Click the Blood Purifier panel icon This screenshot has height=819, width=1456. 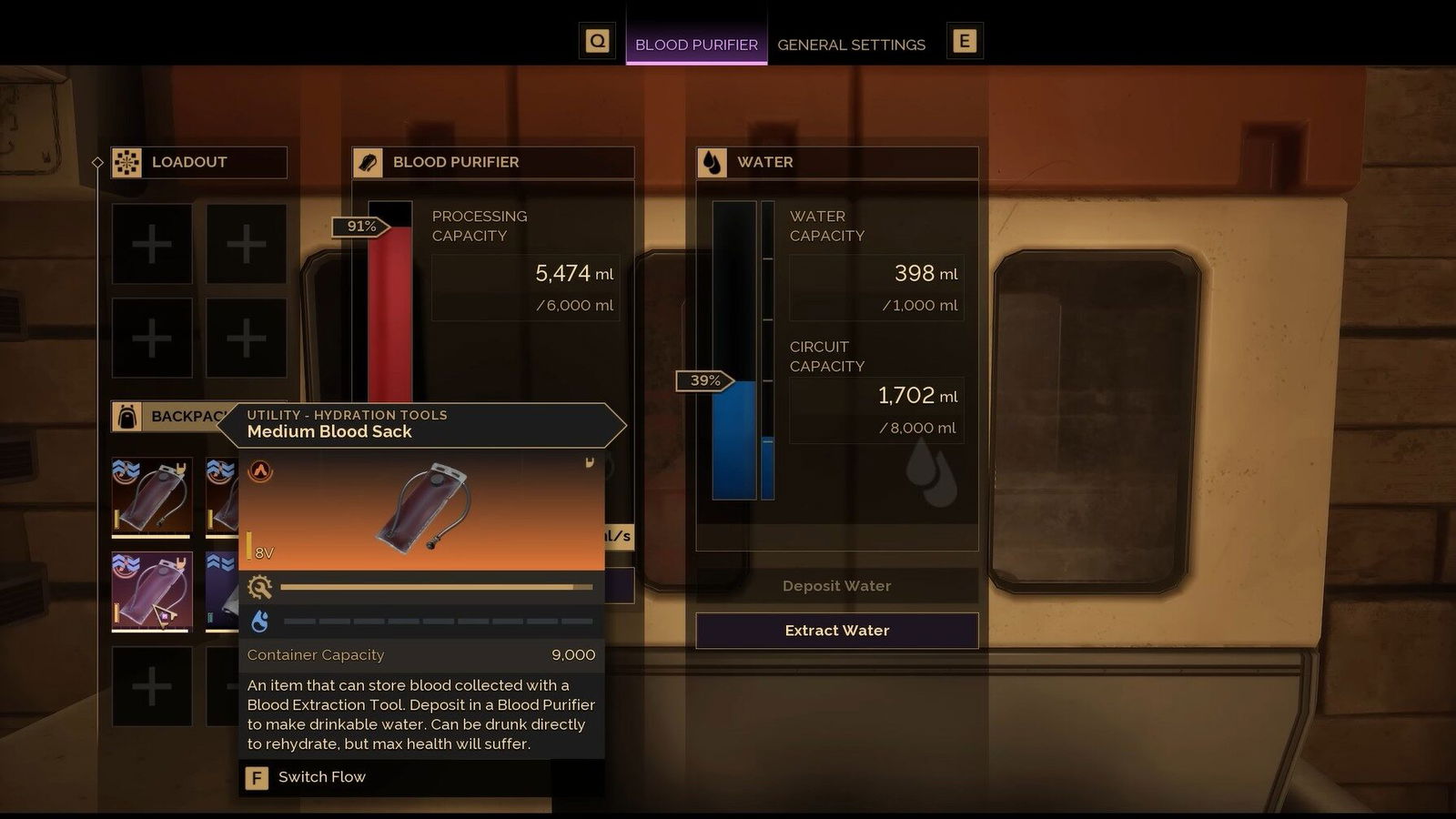click(368, 162)
